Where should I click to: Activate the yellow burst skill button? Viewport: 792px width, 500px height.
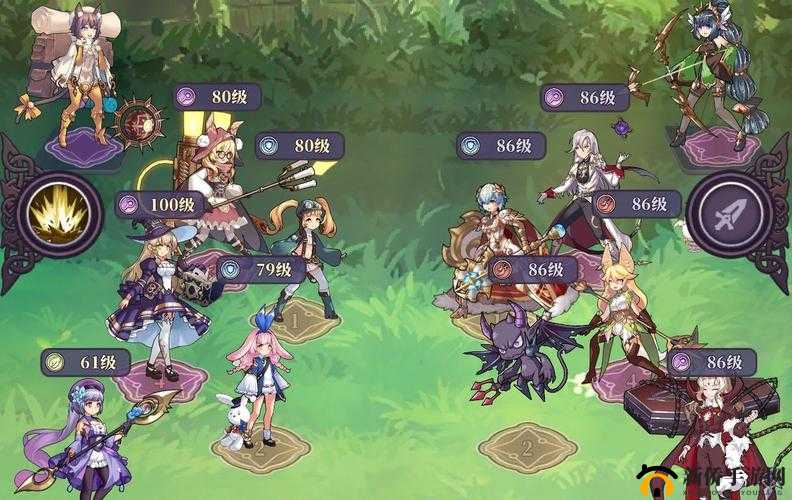coord(58,215)
